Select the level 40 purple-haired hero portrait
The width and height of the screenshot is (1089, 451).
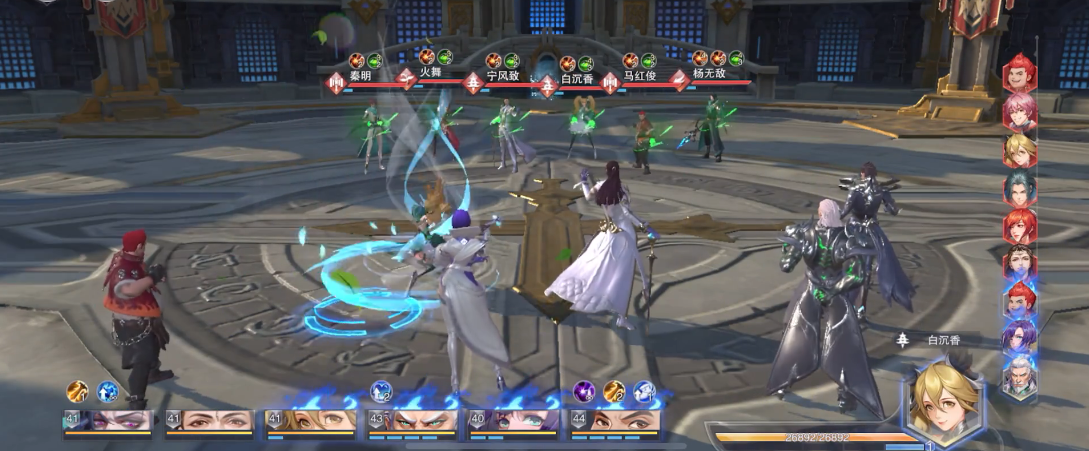(511, 421)
